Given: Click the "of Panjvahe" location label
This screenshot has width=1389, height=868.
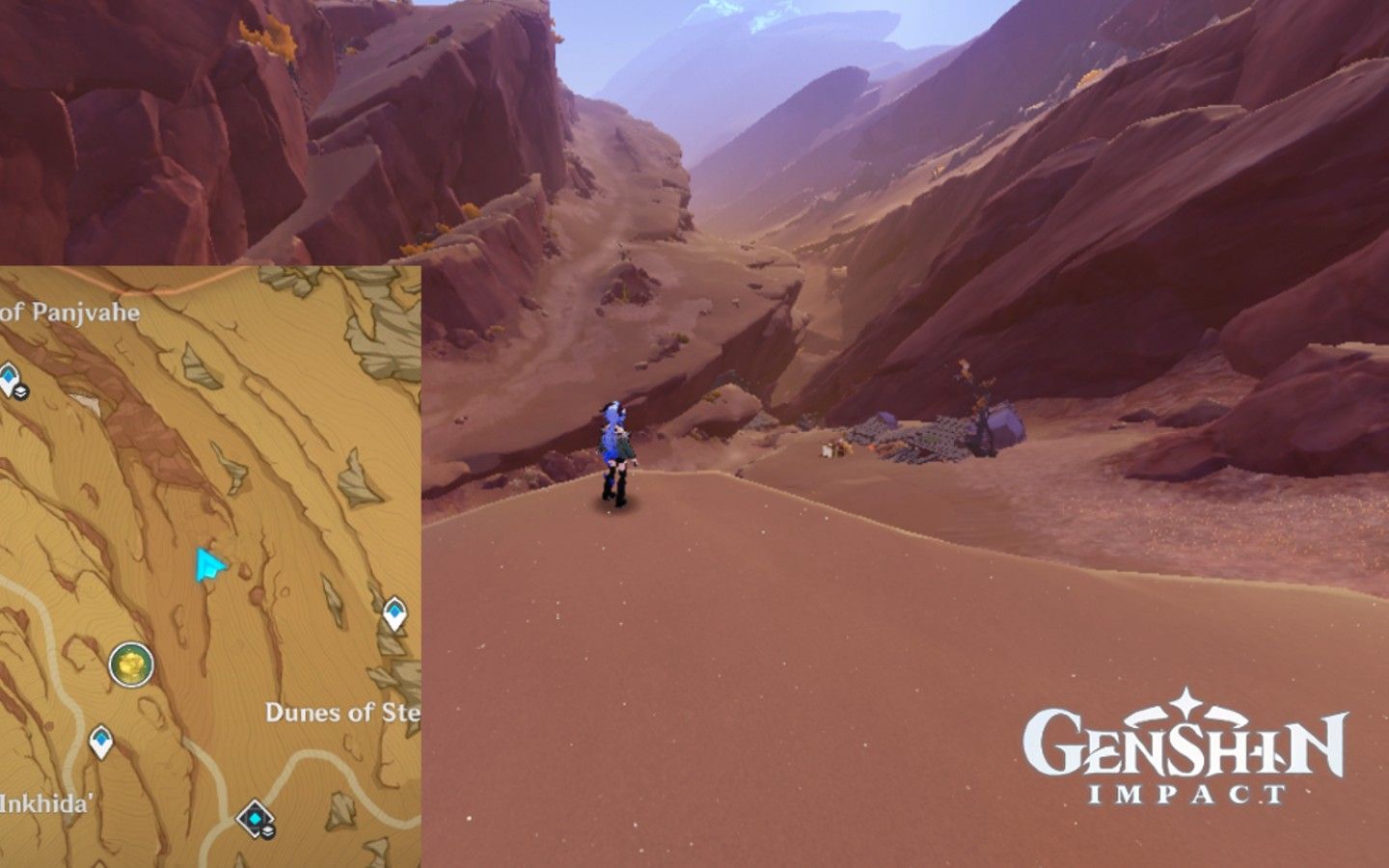Looking at the screenshot, I should click(x=69, y=312).
